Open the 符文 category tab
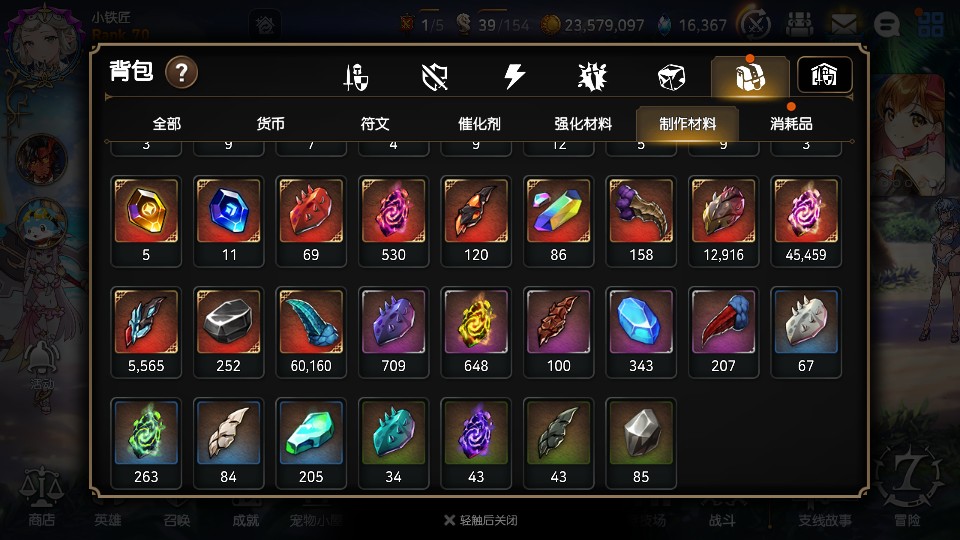The width and height of the screenshot is (960, 540). click(375, 124)
